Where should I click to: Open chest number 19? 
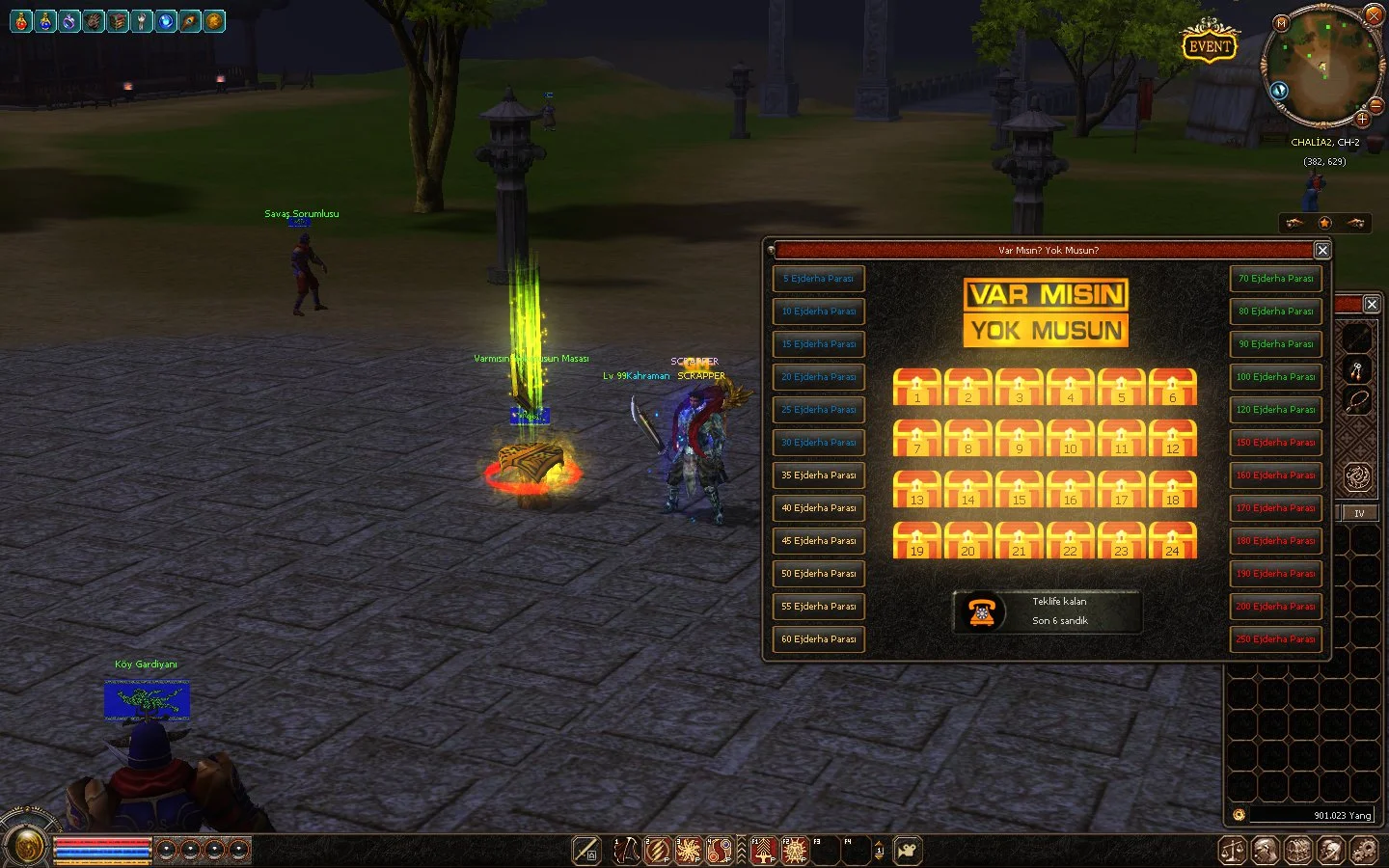pos(917,540)
